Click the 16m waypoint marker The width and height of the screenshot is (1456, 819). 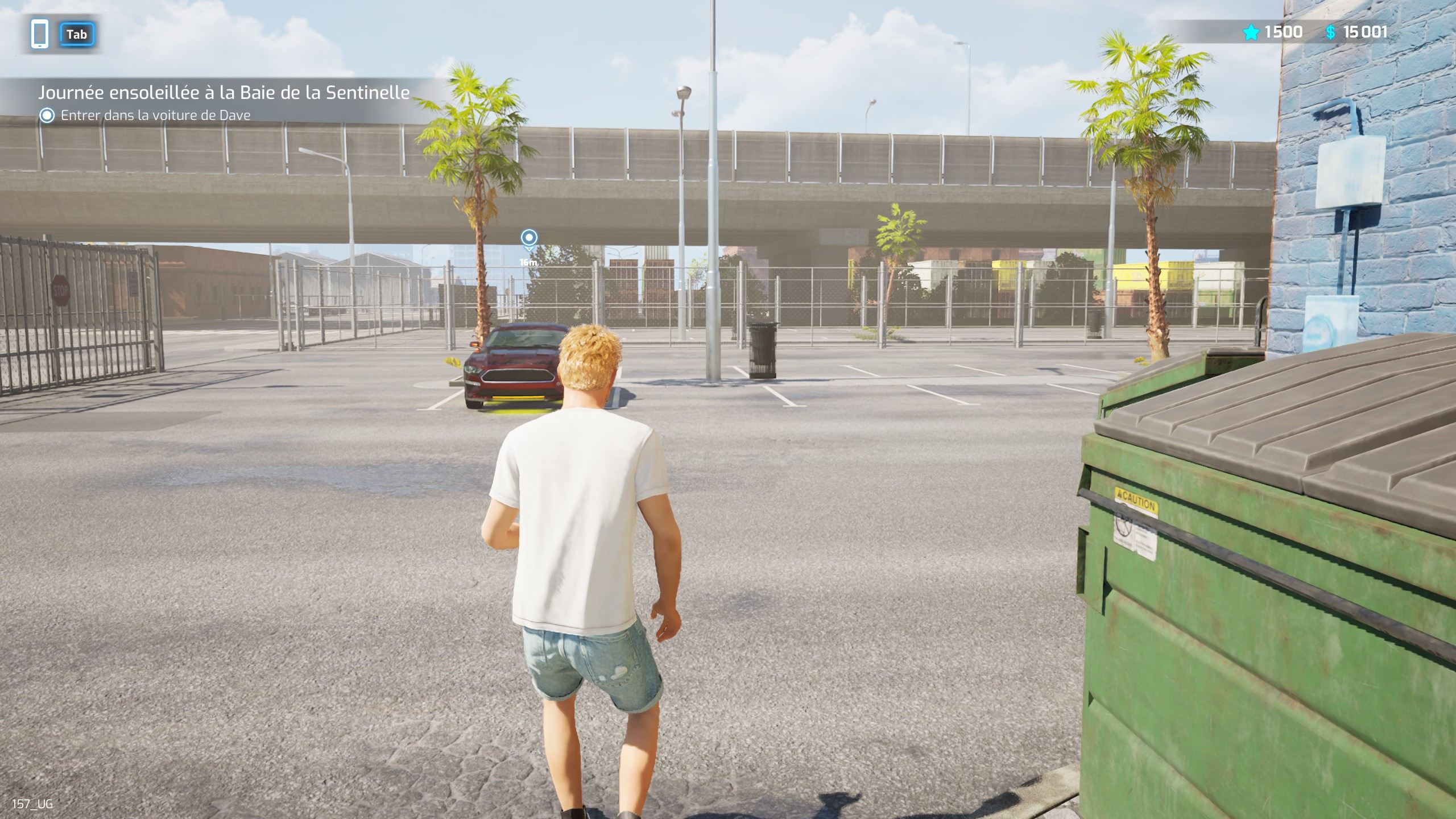529,239
